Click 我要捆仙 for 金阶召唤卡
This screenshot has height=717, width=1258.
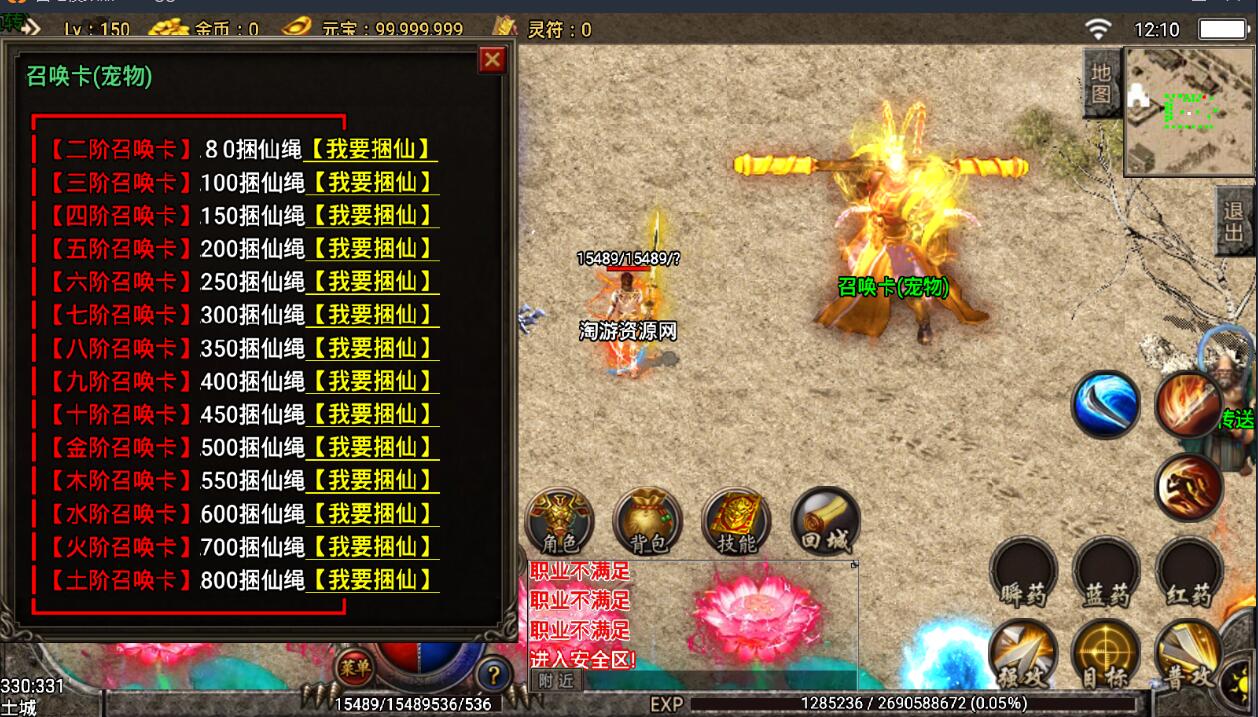coord(372,447)
